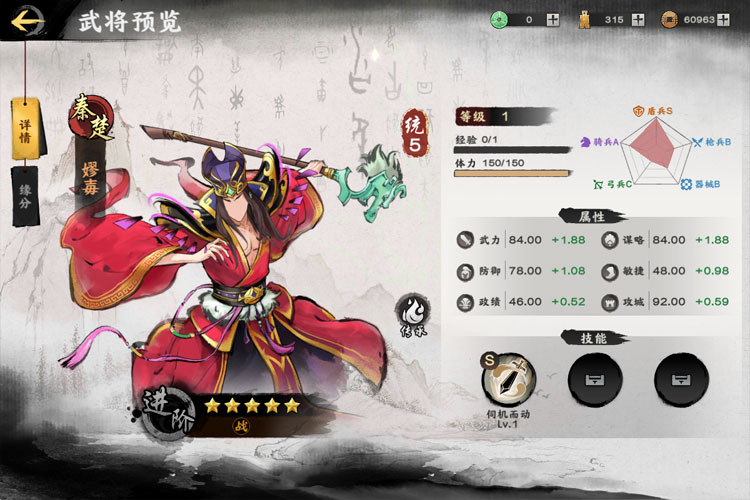Tap the 攻城 siege attribute icon

(x=609, y=302)
